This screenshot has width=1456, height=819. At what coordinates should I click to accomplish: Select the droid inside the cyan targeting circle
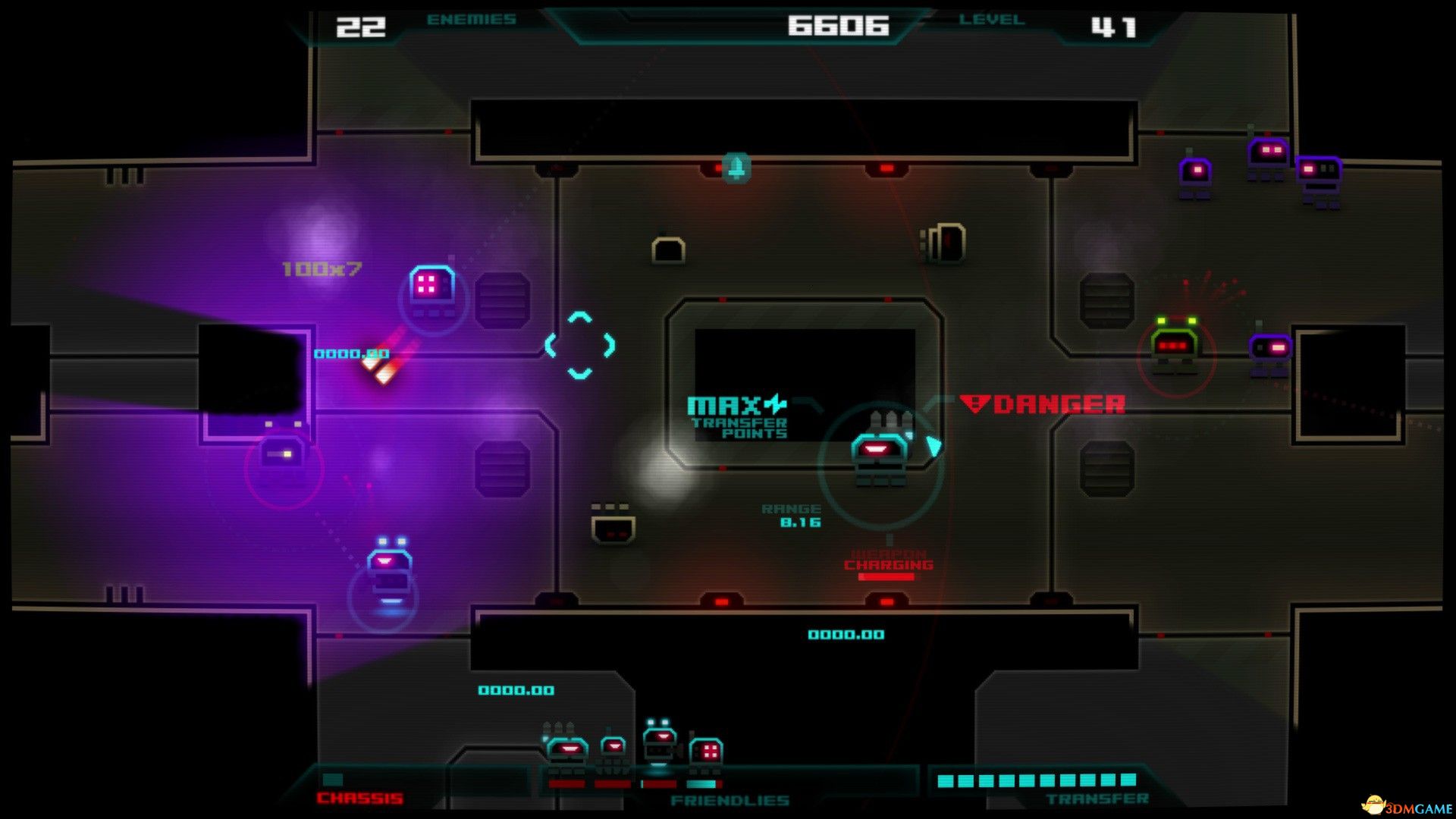pyautogui.click(x=880, y=451)
